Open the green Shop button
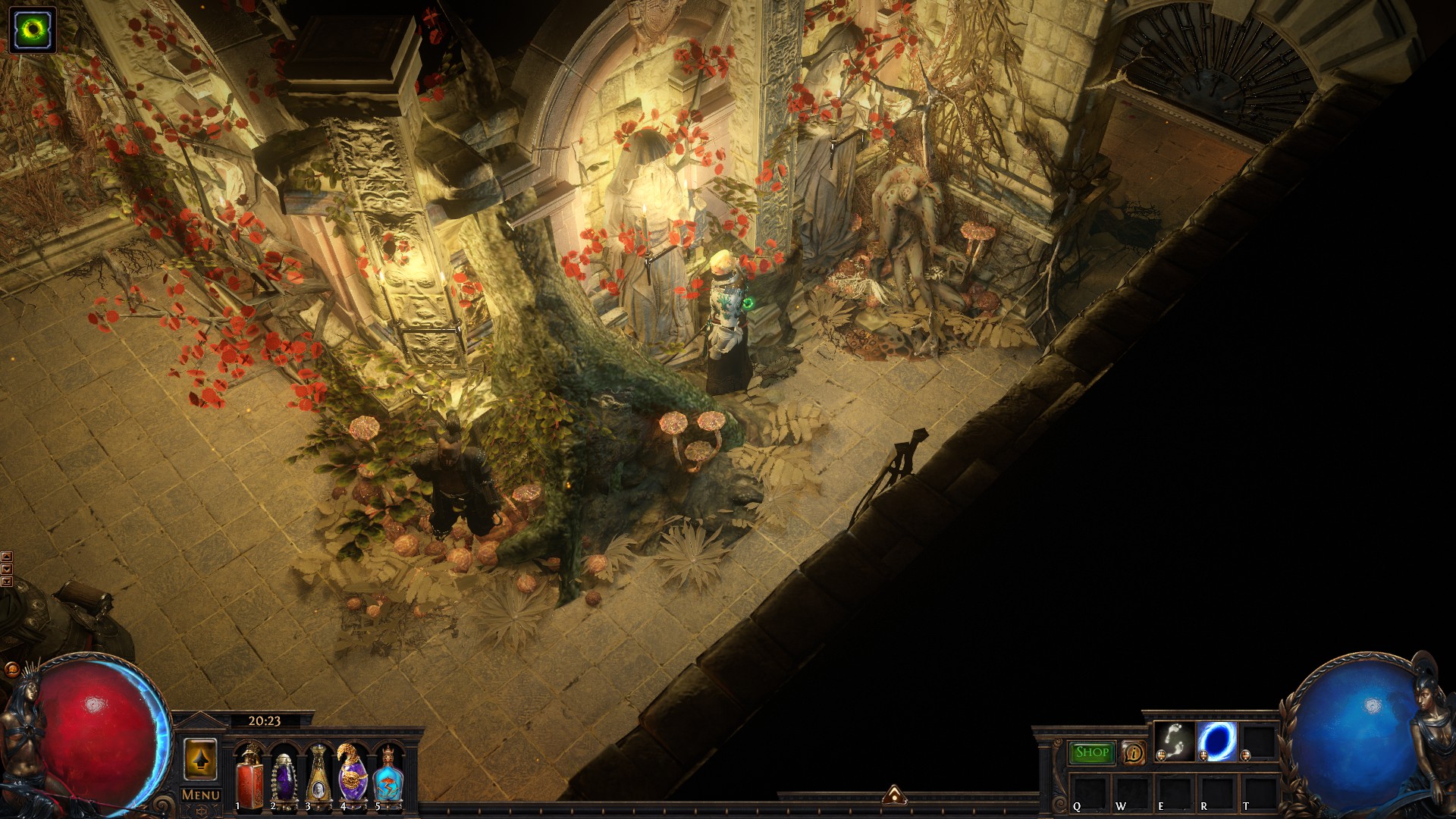Viewport: 1456px width, 819px height. pyautogui.click(x=1091, y=752)
